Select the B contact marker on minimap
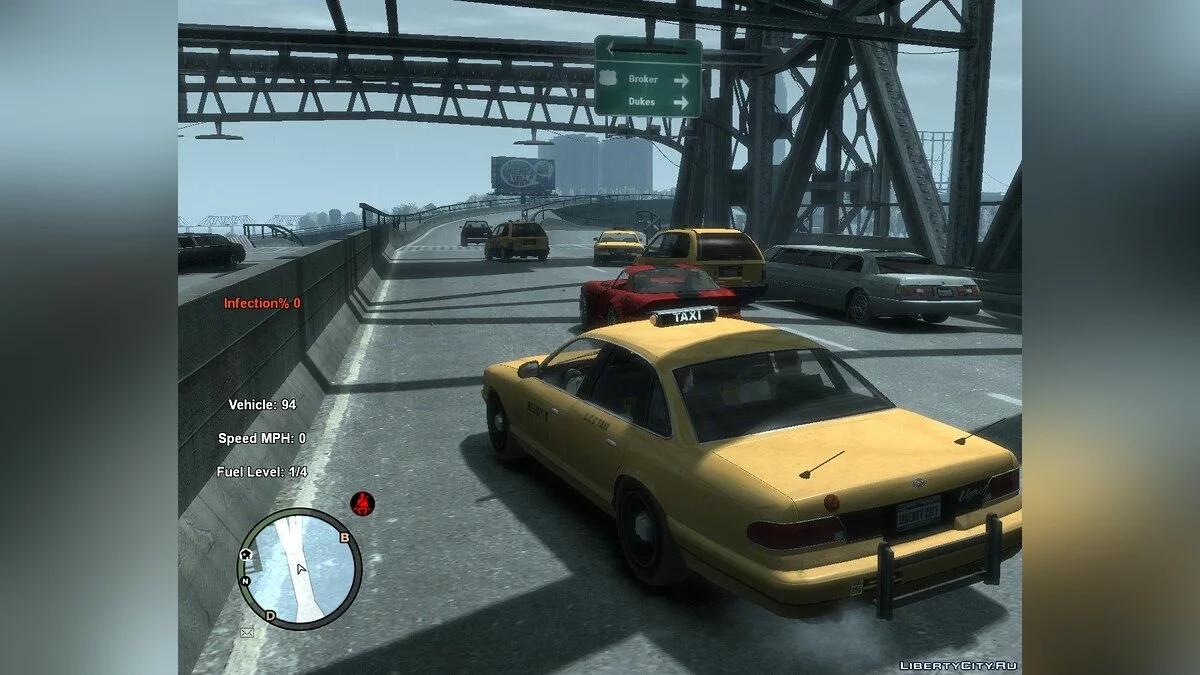This screenshot has width=1200, height=675. pyautogui.click(x=345, y=538)
